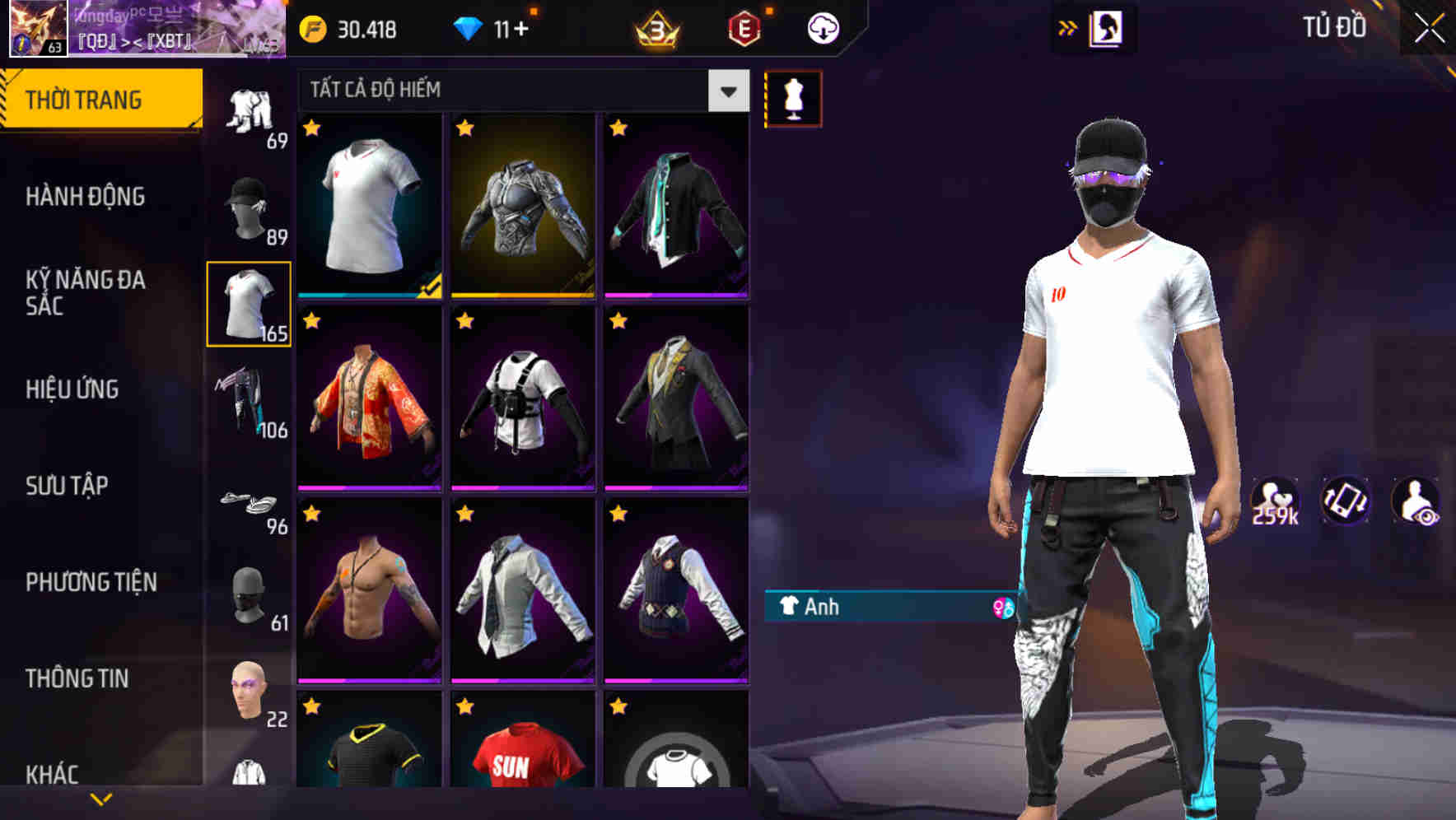Click the double chevron near the top right
1456x820 pixels.
(x=1067, y=27)
